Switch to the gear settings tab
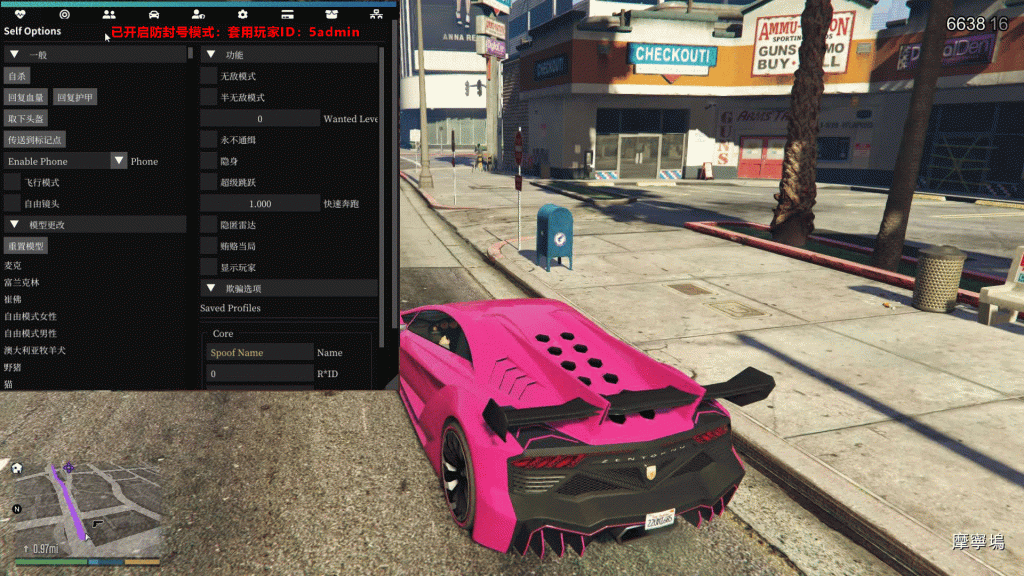 (243, 15)
